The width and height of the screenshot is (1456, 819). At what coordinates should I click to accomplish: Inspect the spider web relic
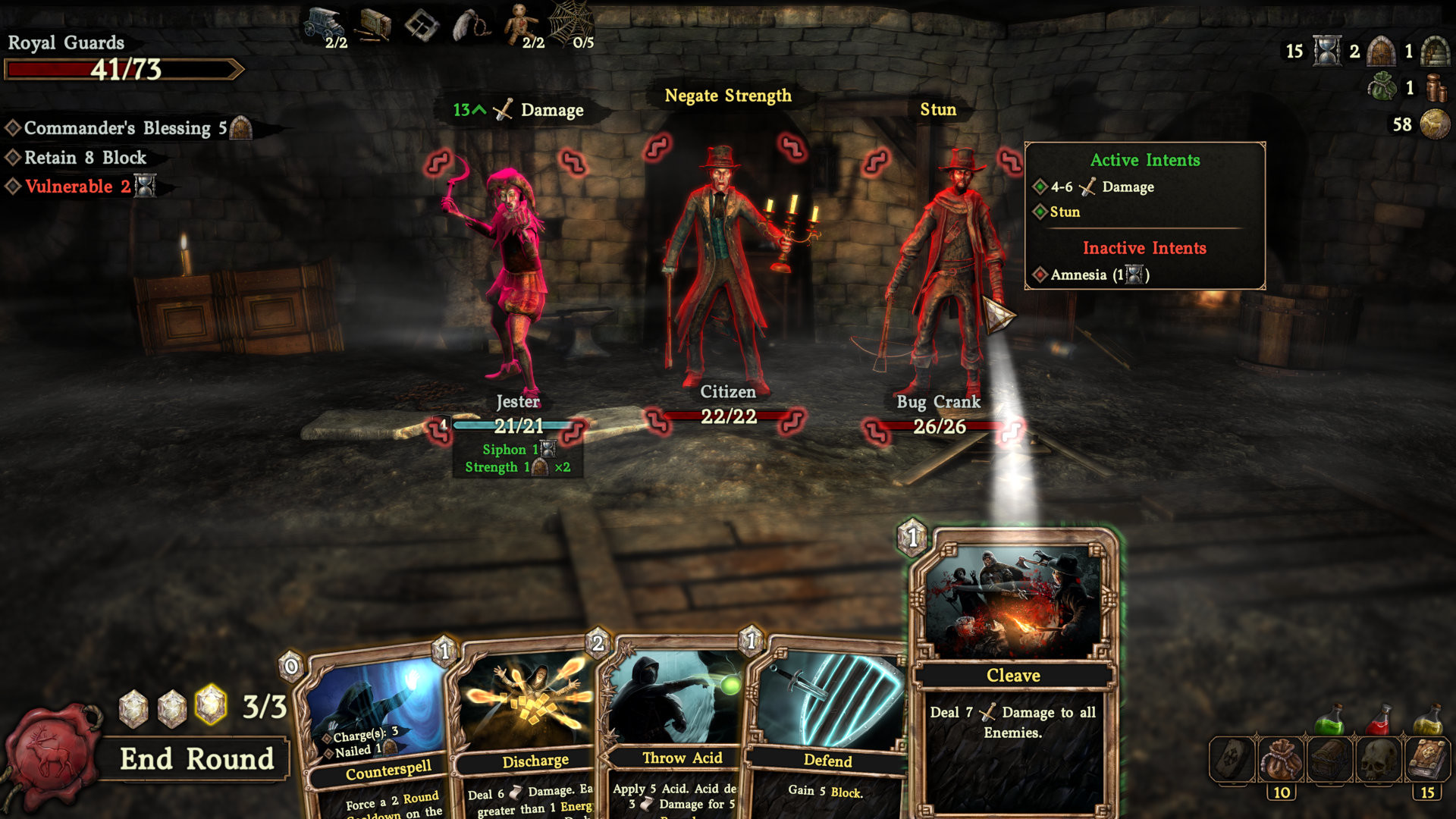pos(570,23)
